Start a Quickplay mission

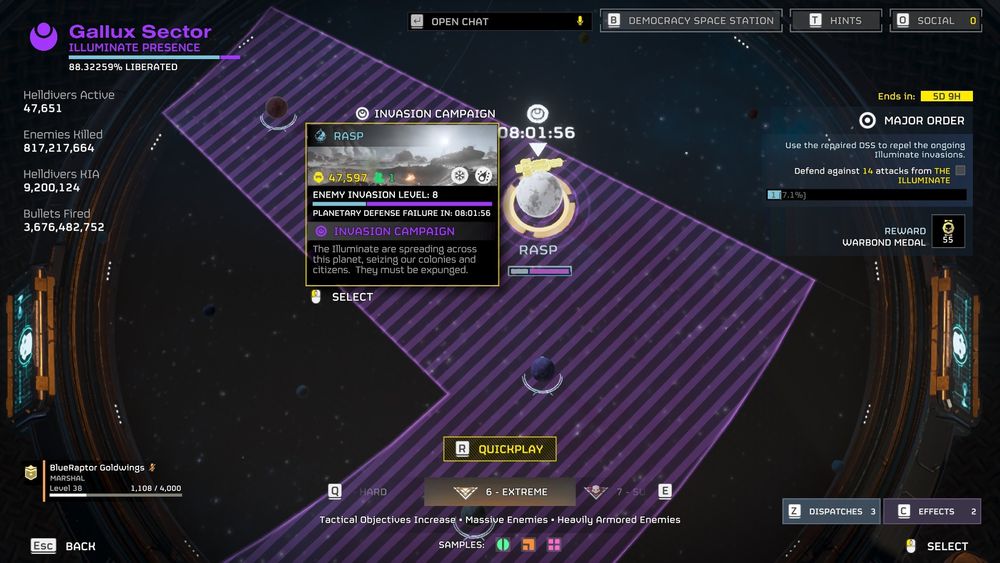(x=500, y=449)
